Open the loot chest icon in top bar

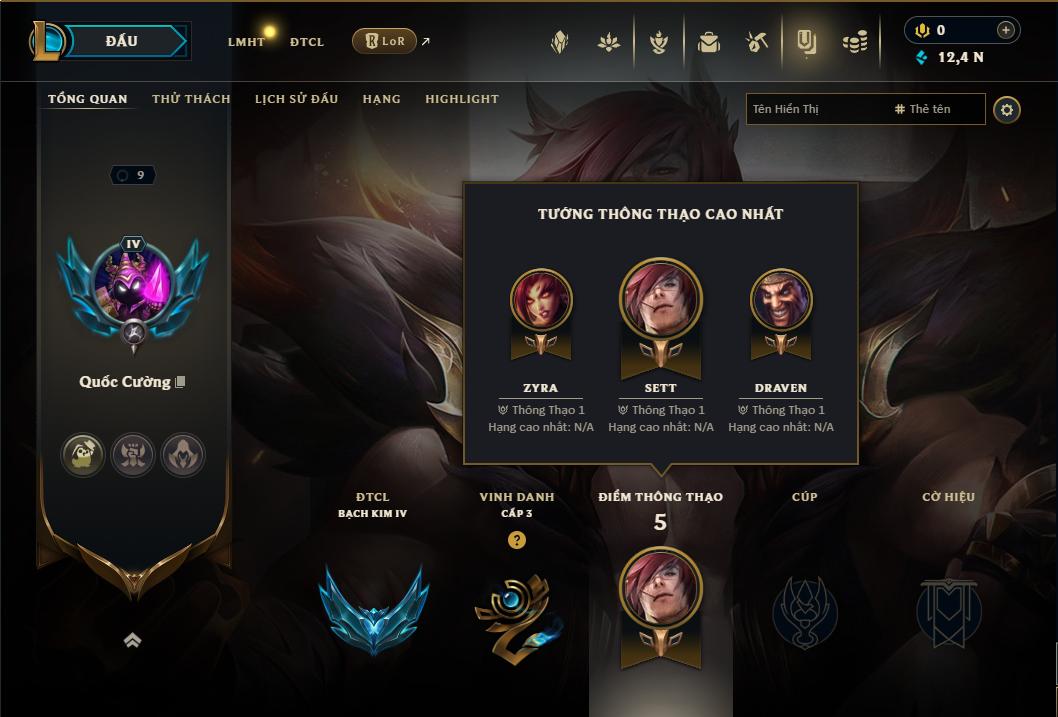point(709,42)
